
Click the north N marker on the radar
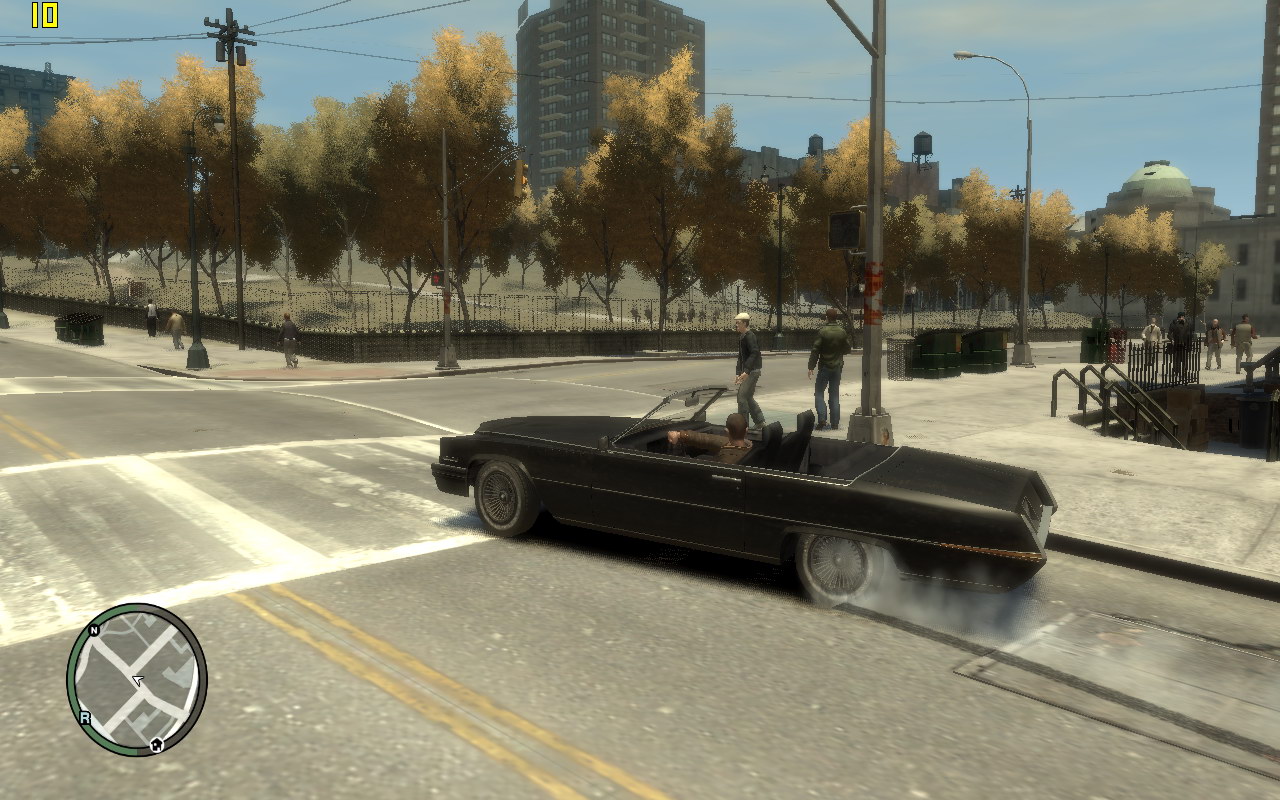point(94,631)
